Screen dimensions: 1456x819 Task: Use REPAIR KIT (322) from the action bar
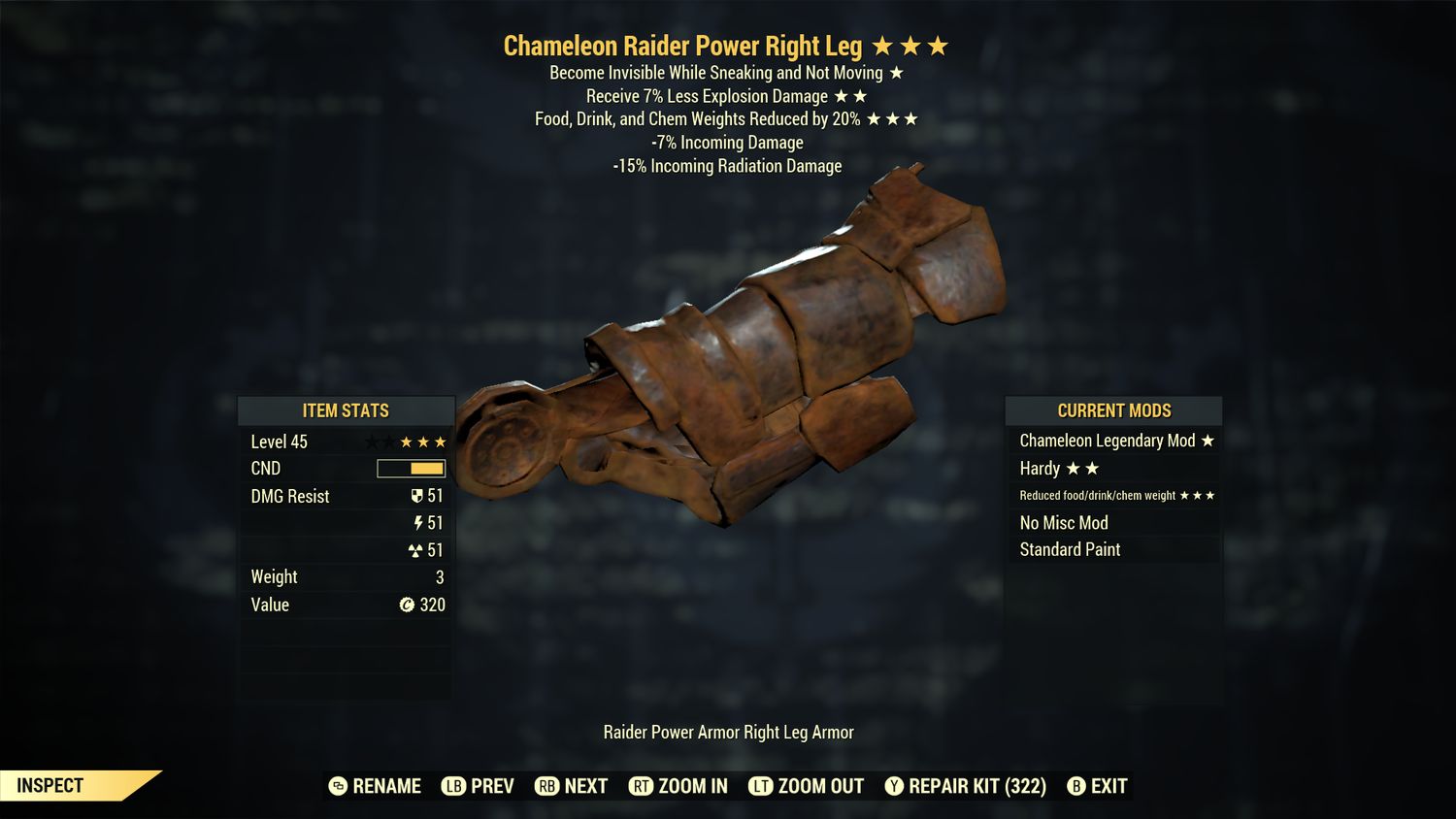pyautogui.click(x=974, y=786)
